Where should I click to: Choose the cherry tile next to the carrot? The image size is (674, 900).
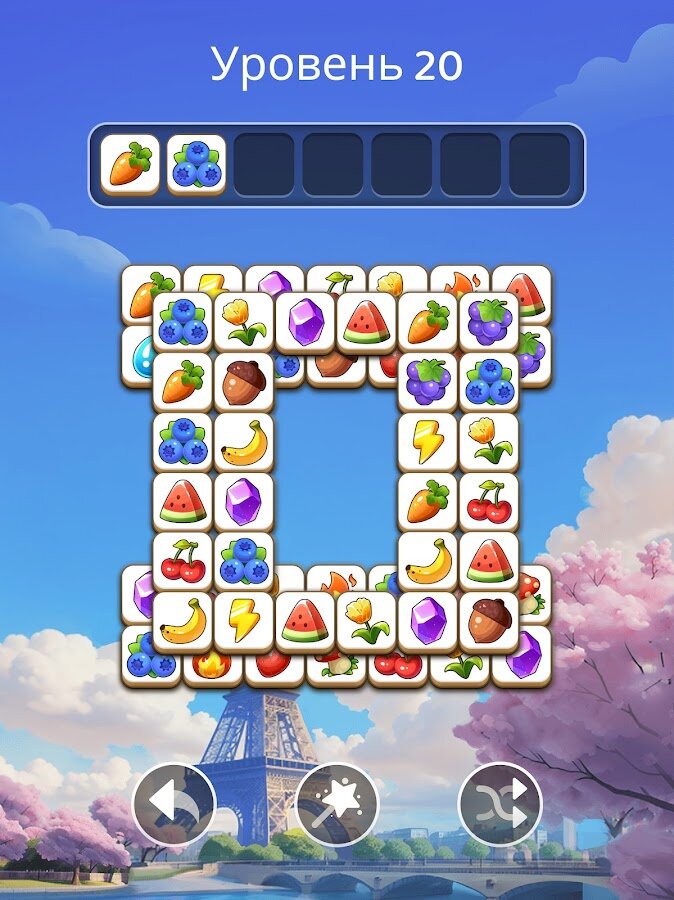point(489,502)
